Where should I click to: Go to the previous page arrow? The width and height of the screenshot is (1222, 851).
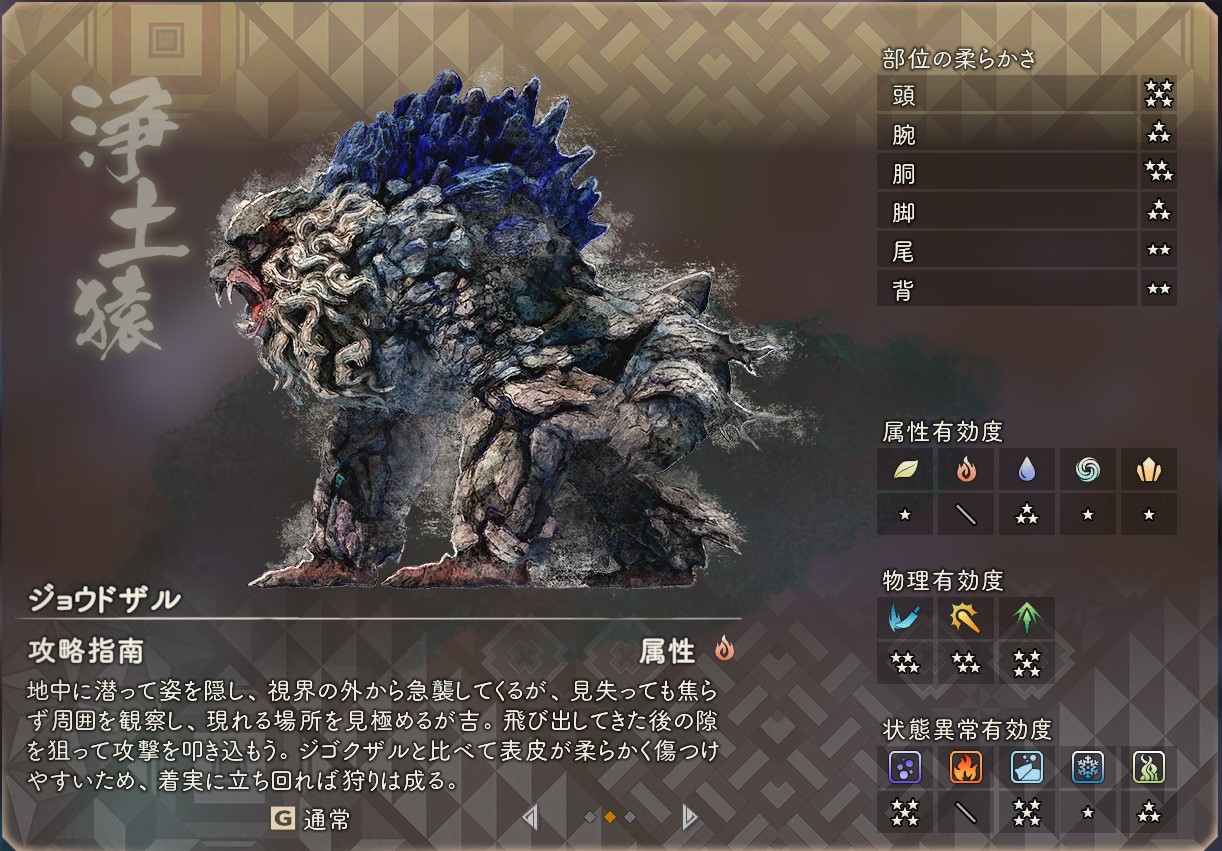pyautogui.click(x=530, y=818)
